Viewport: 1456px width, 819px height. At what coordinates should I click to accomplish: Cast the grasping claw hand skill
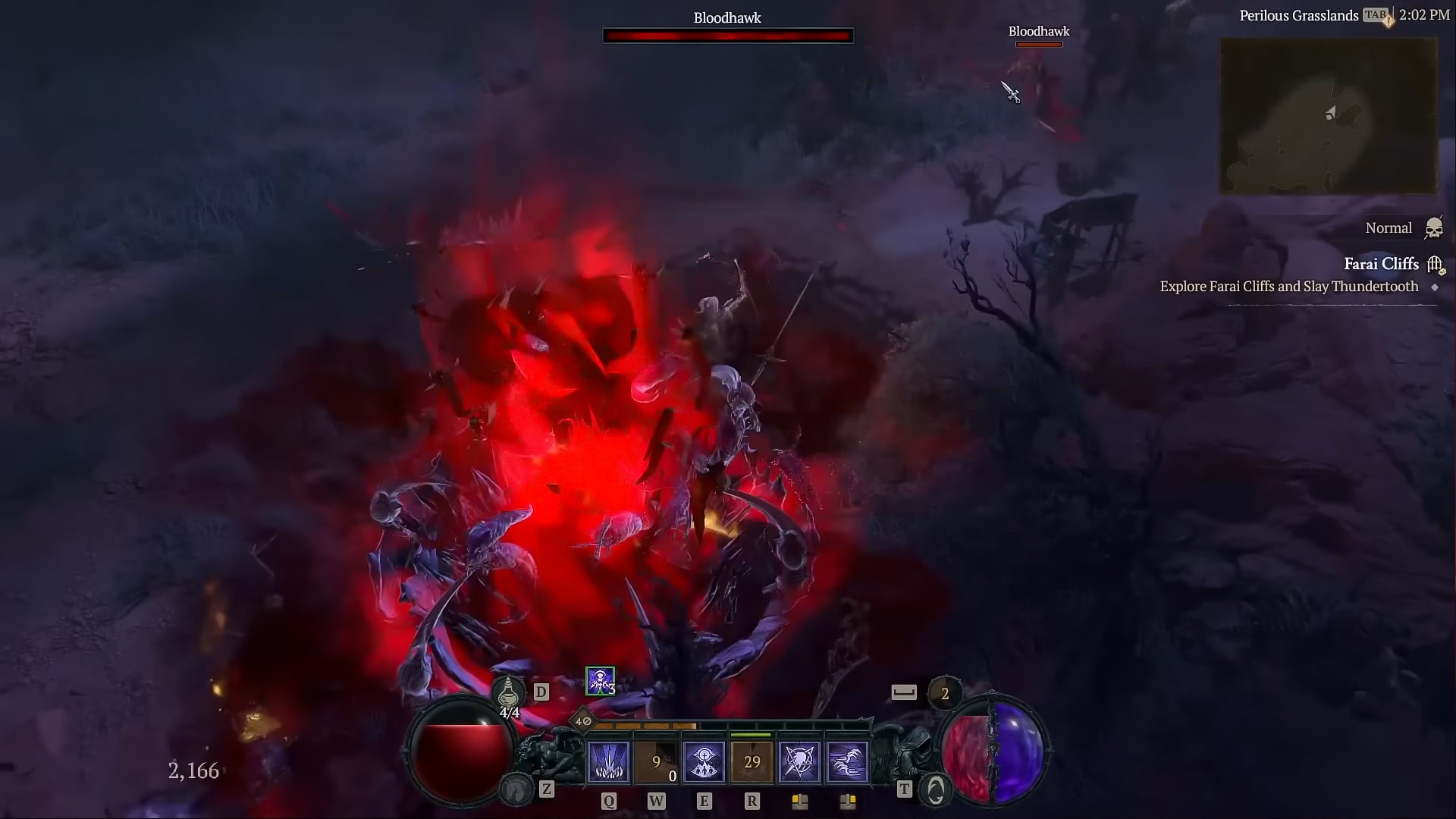[x=847, y=761]
